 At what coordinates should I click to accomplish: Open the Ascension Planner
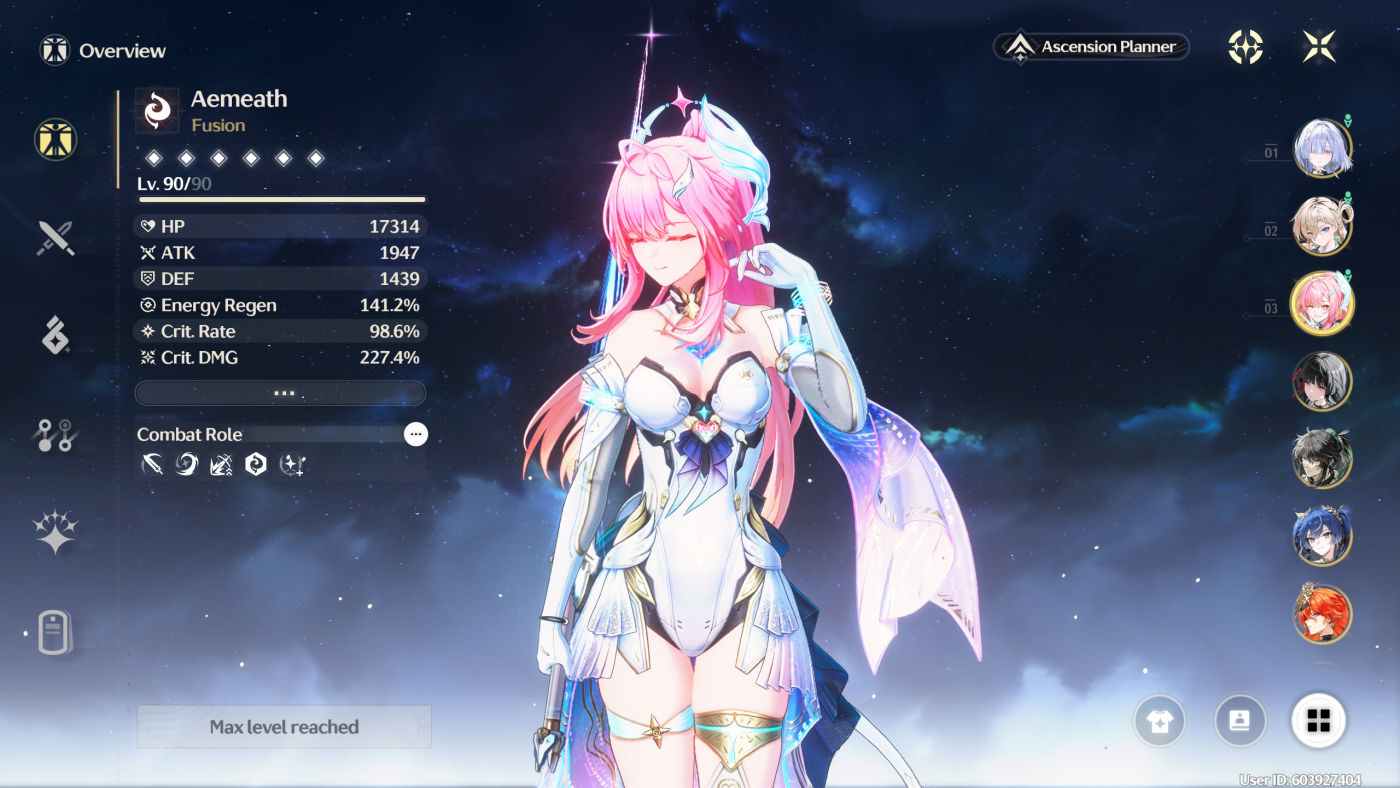[x=1091, y=47]
